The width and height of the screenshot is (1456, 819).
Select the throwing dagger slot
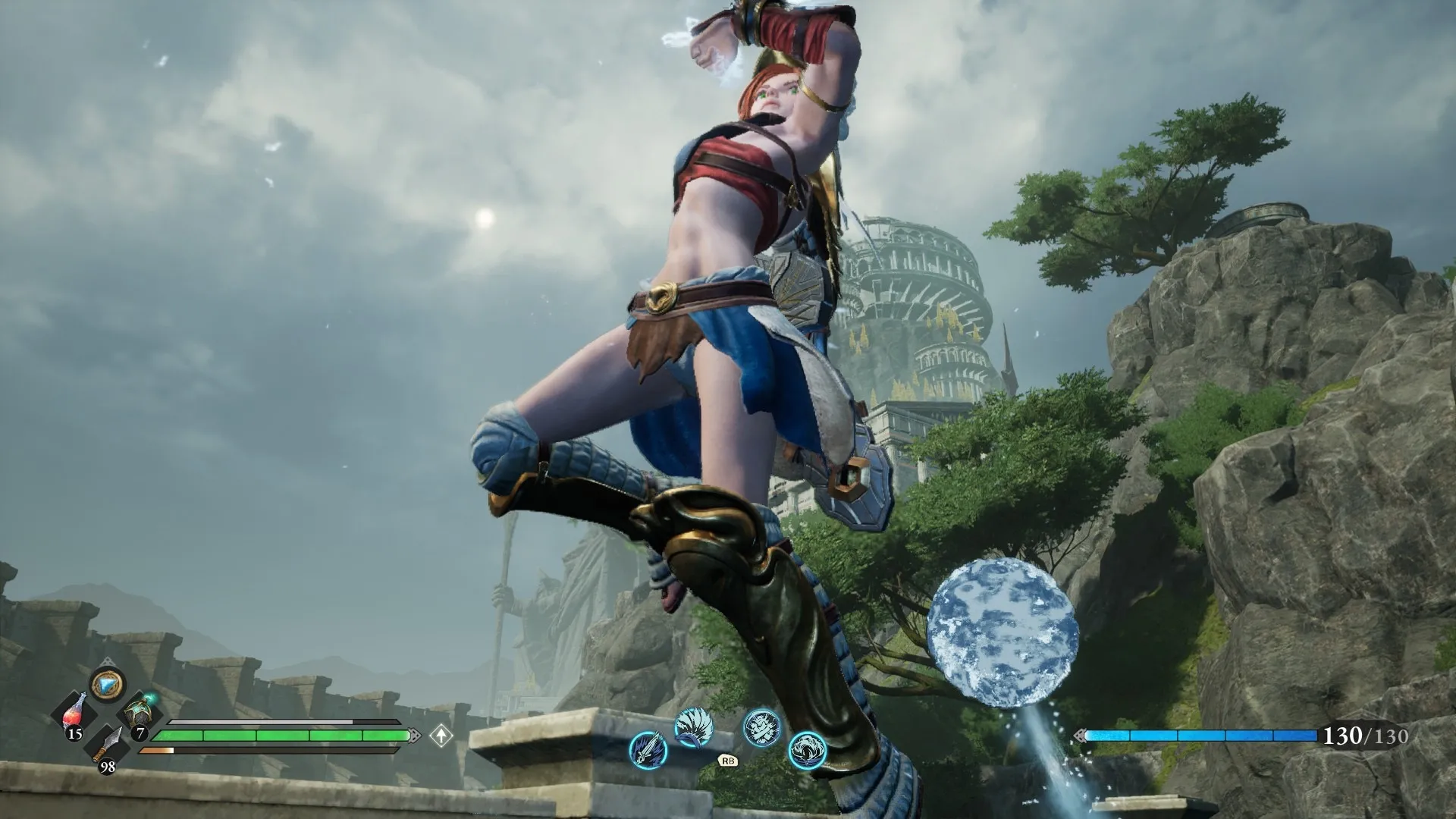pyautogui.click(x=107, y=746)
